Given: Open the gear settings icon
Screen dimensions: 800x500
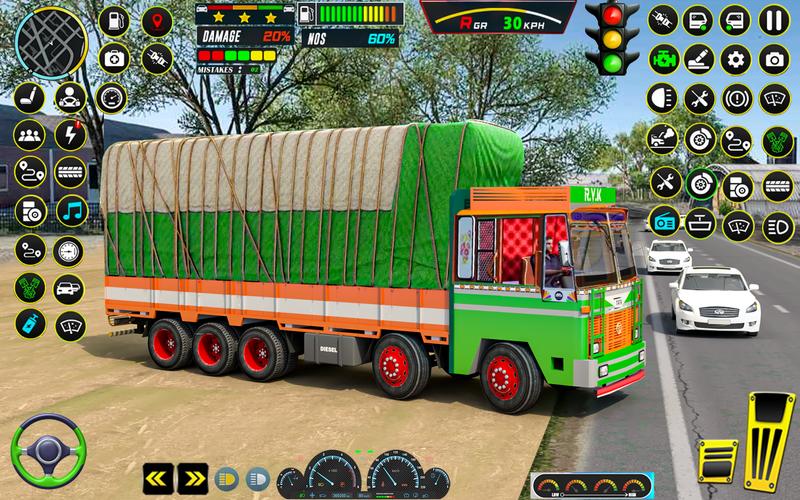Looking at the screenshot, I should 736,59.
